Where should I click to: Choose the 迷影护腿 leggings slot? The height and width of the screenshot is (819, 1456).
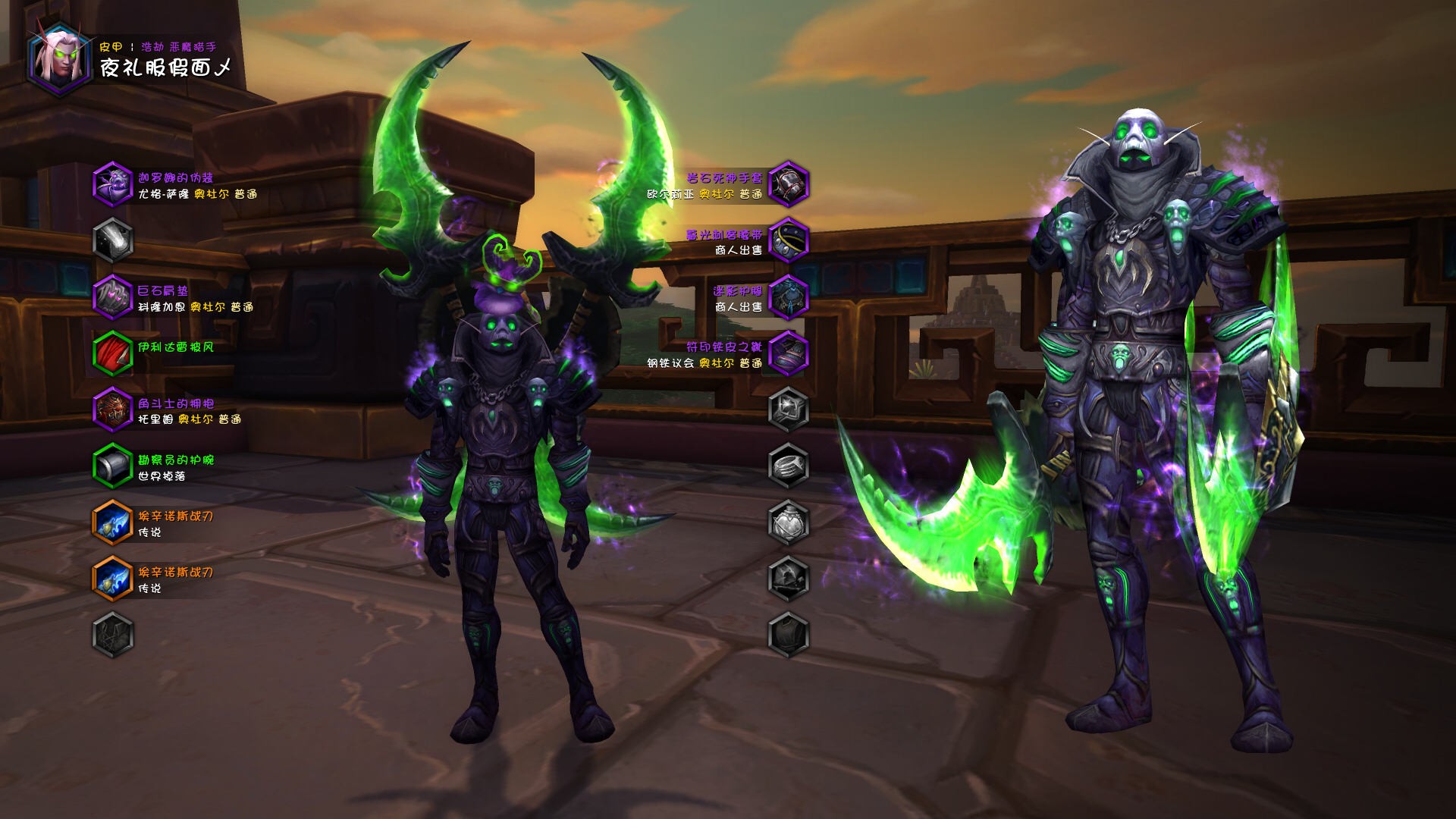[789, 297]
